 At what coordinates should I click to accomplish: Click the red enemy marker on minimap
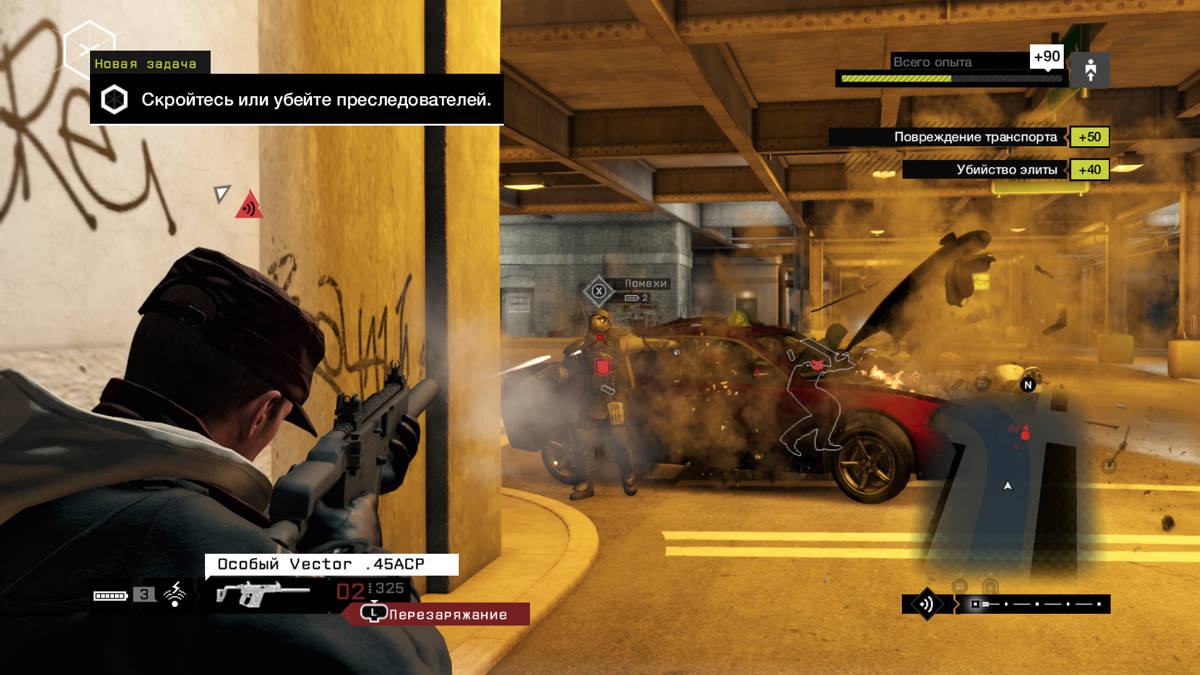tap(1024, 433)
